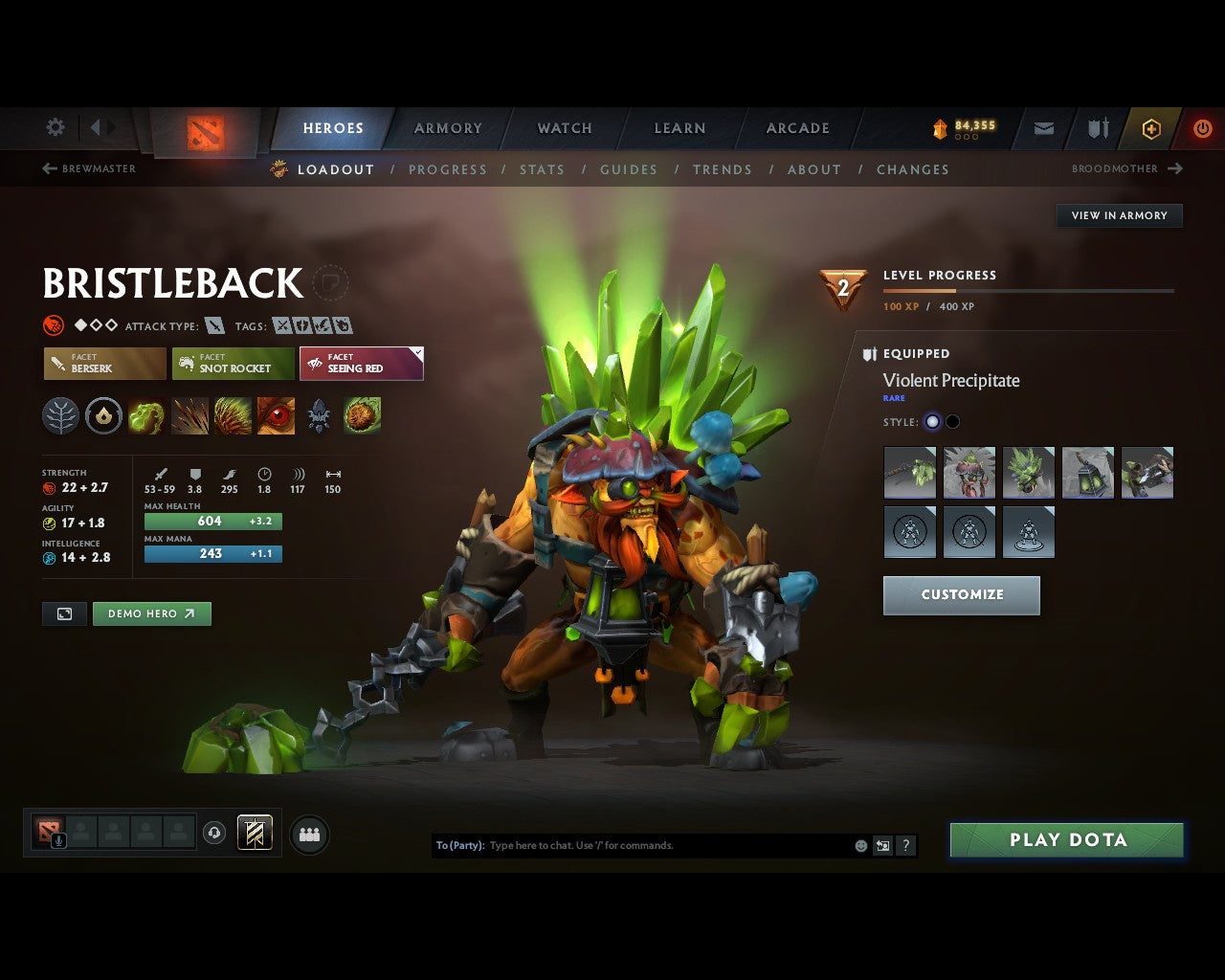The image size is (1225, 980).
Task: Open the settings gear menu
Action: [56, 127]
